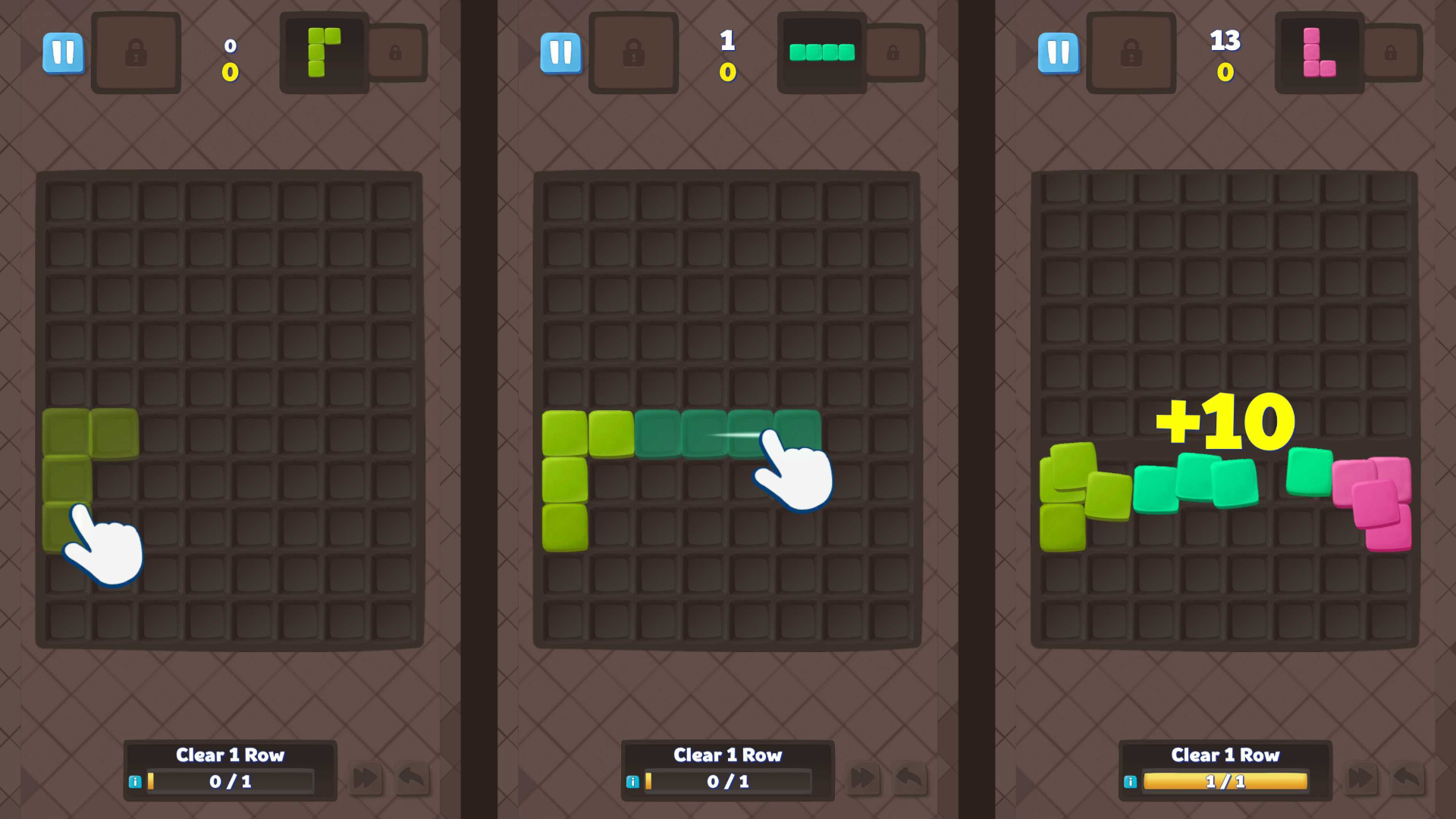Pause the game in the middle panel
1456x819 pixels.
[561, 53]
